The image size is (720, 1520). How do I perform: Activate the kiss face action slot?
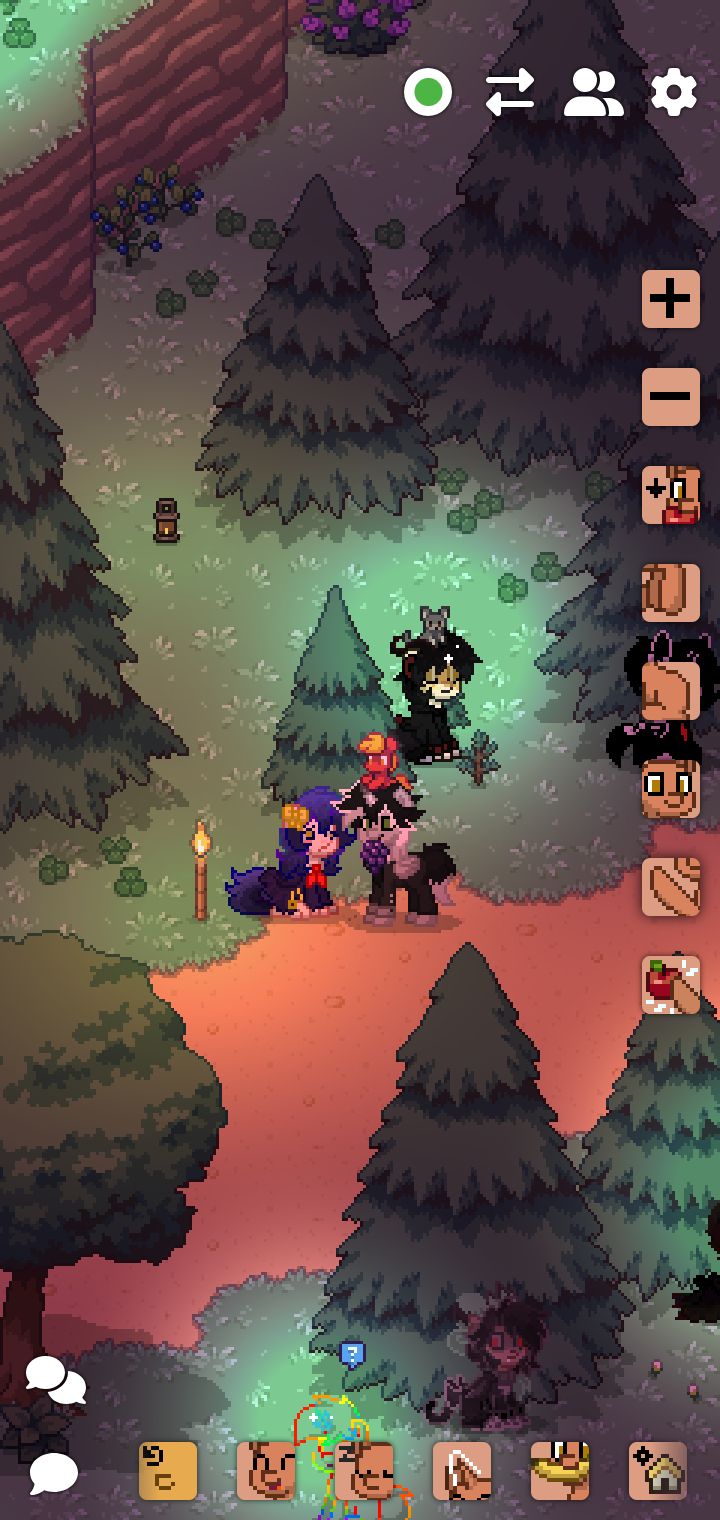click(x=670, y=495)
